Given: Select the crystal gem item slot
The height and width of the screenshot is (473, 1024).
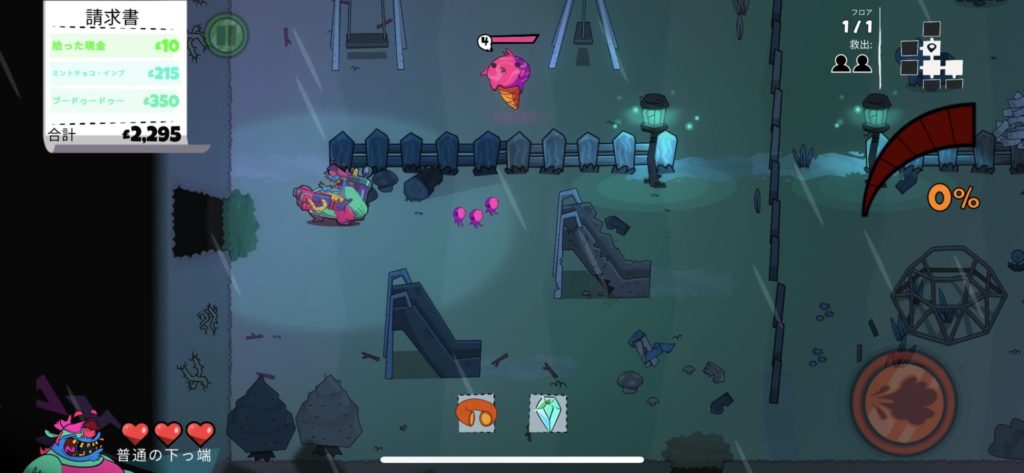Looking at the screenshot, I should (x=547, y=413).
